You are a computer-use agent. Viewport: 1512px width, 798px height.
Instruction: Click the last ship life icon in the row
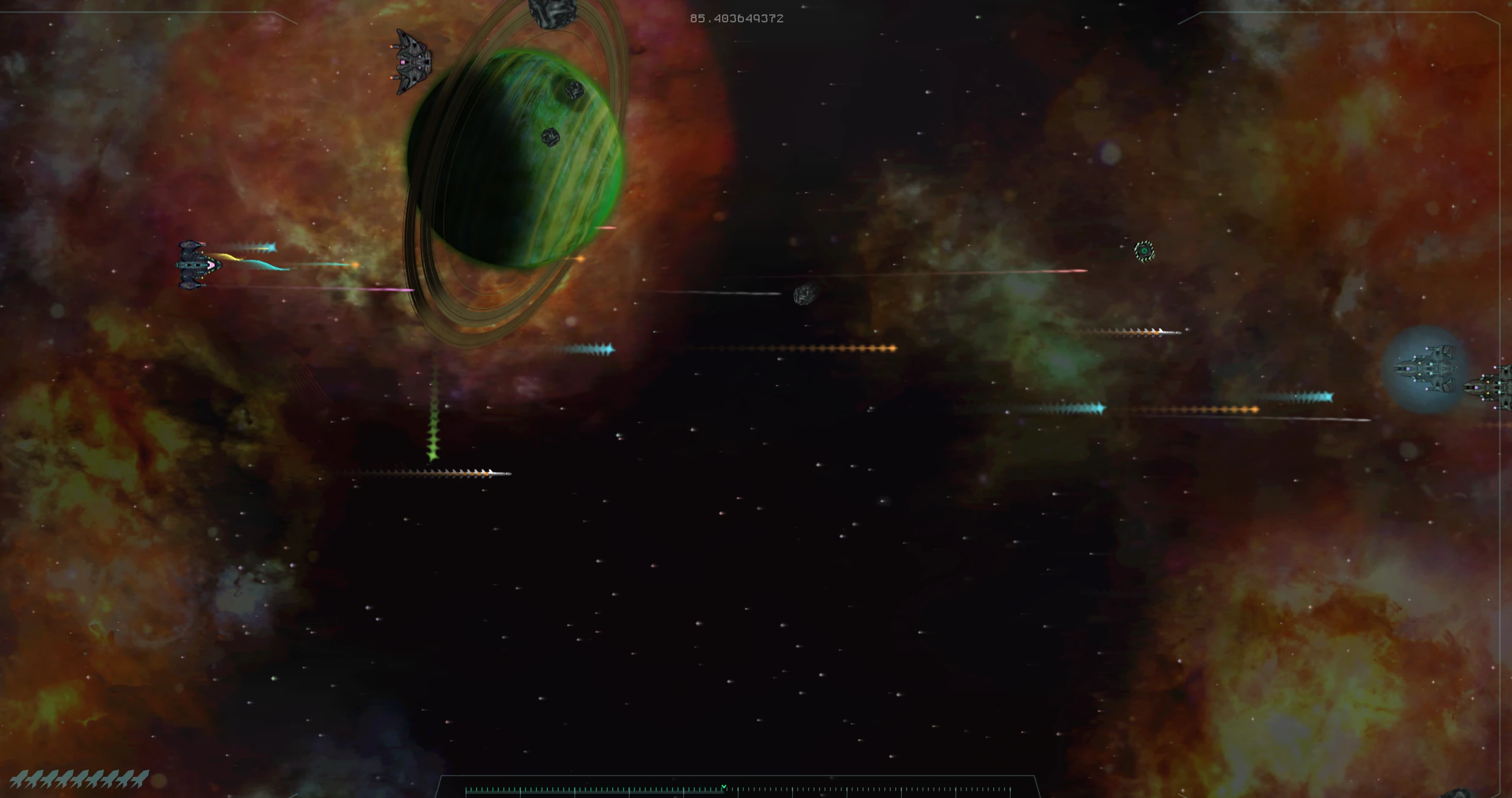(138, 779)
